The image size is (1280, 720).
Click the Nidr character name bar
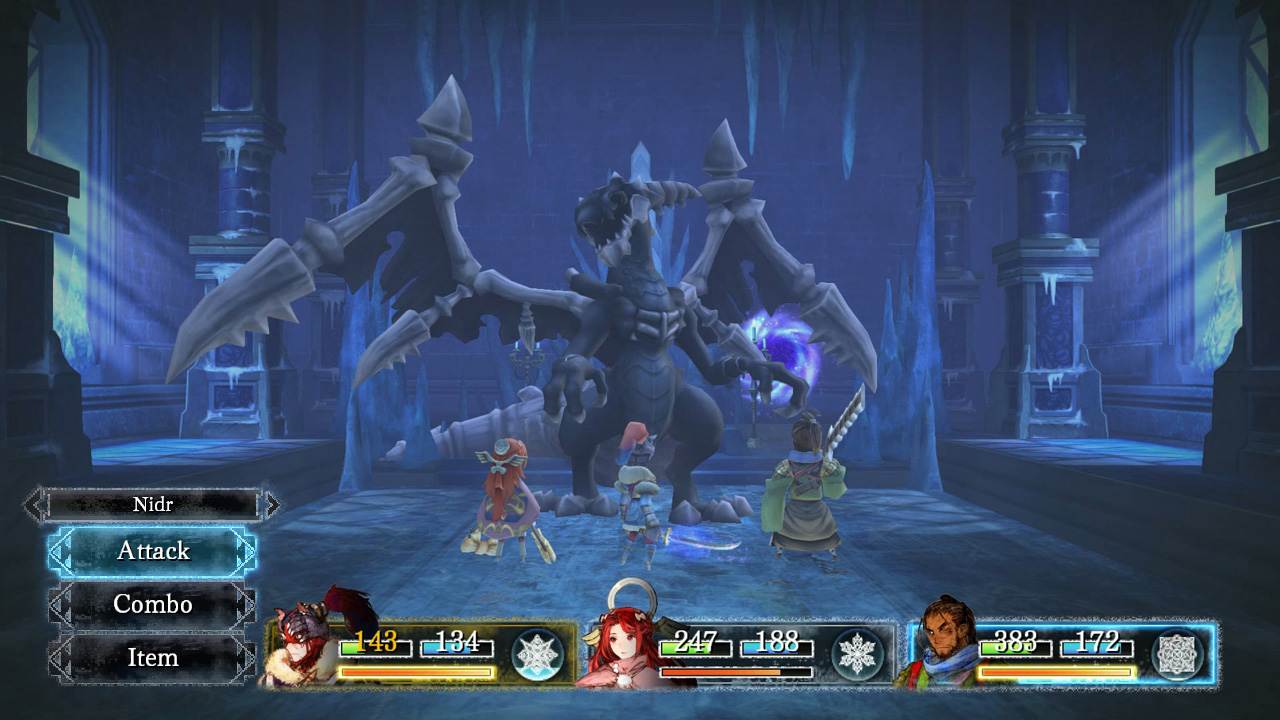tap(150, 505)
